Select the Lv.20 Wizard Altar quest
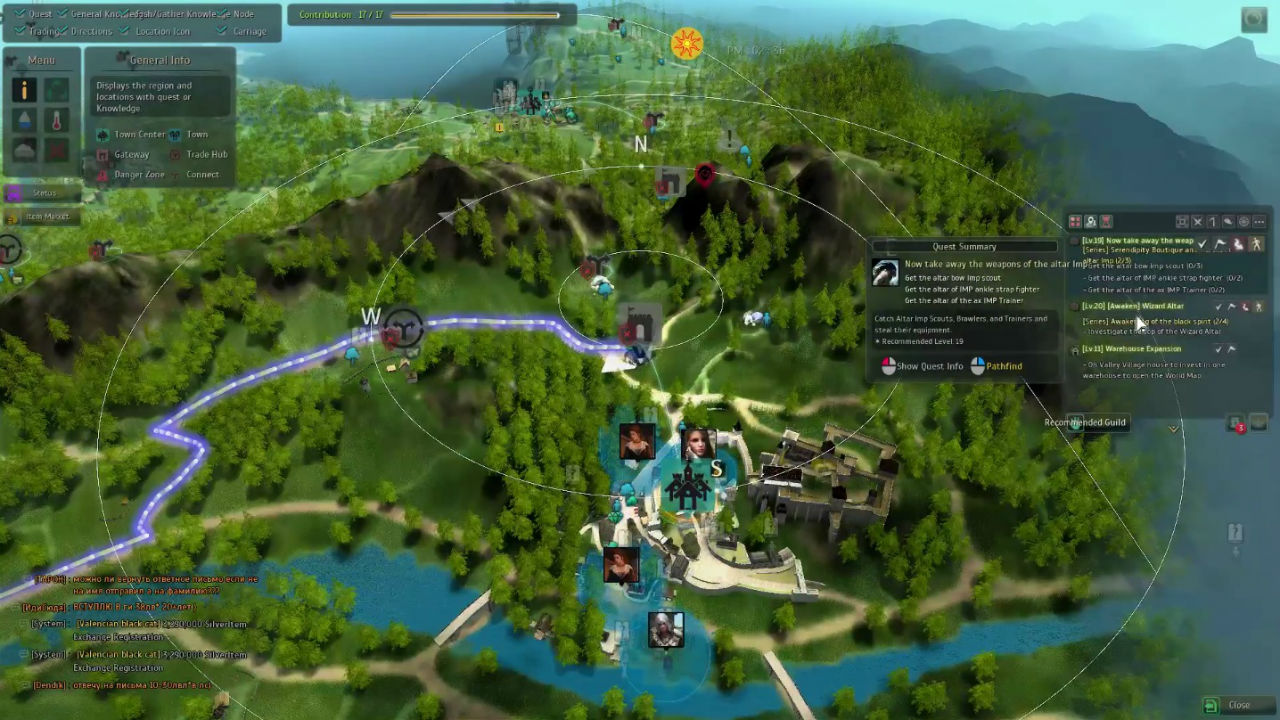Viewport: 1280px width, 720px height. pyautogui.click(x=1133, y=307)
